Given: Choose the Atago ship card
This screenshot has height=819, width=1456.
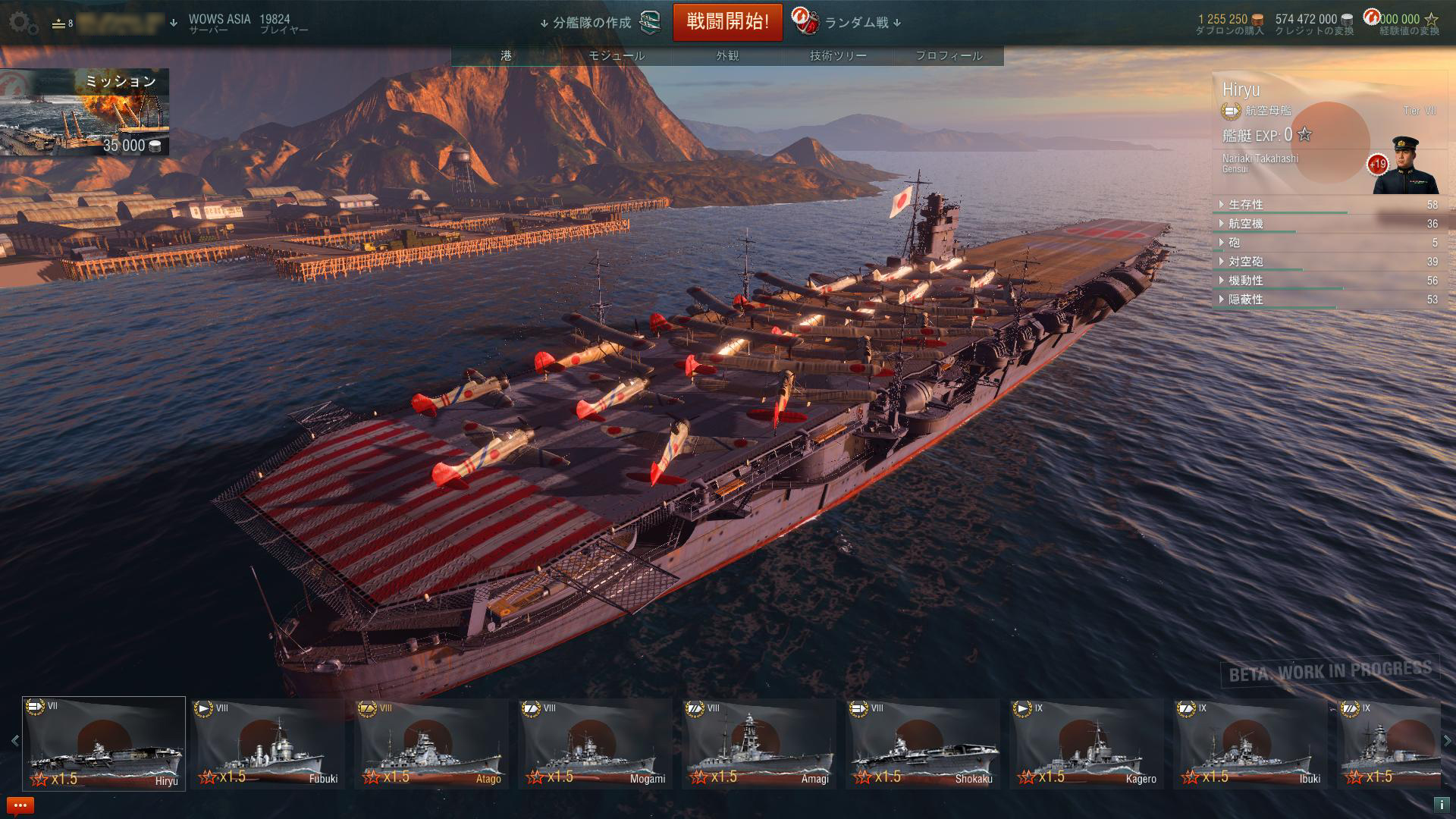Looking at the screenshot, I should coord(431,743).
